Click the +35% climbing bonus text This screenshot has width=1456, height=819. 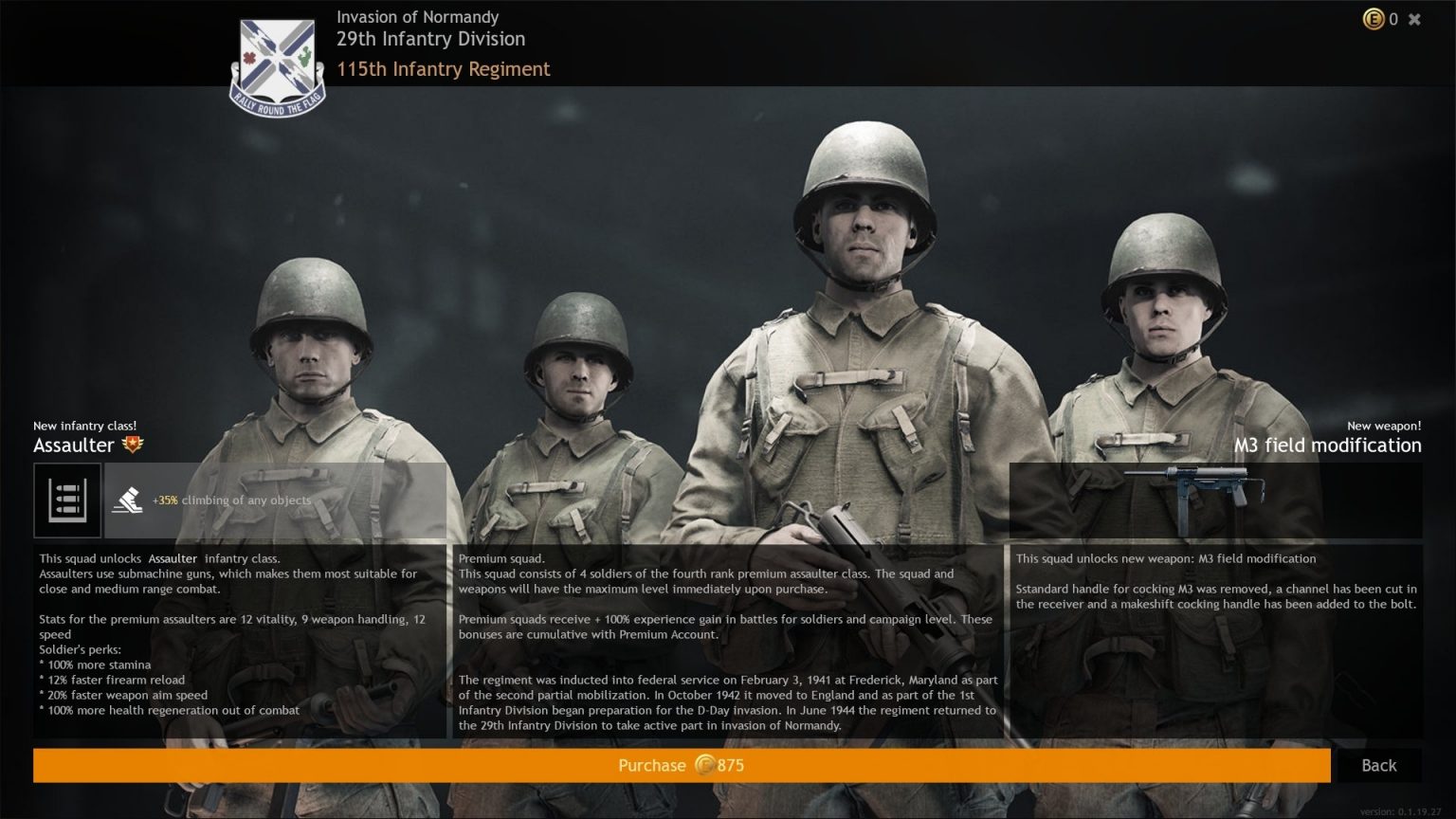231,500
